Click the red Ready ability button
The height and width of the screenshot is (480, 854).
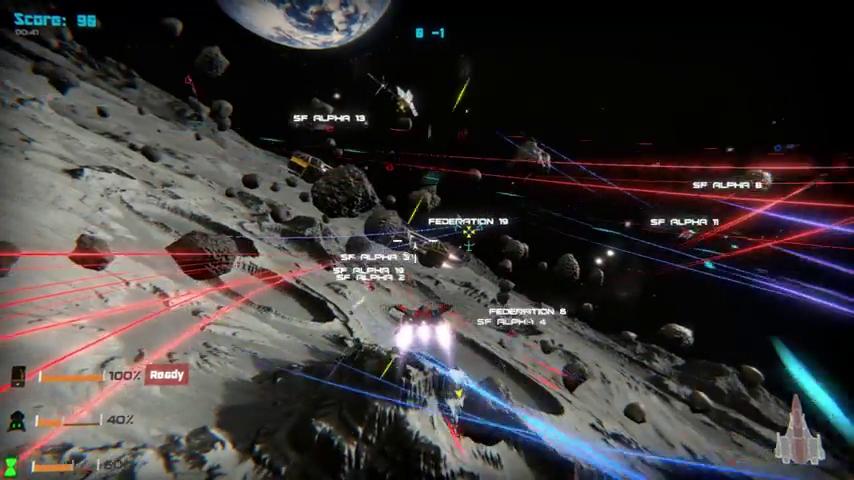[x=166, y=375]
